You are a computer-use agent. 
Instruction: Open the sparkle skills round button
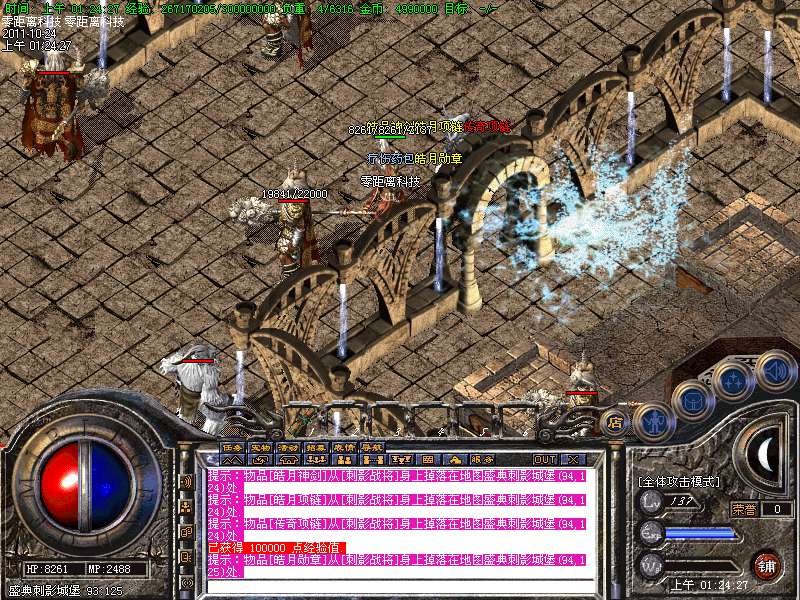point(734,381)
